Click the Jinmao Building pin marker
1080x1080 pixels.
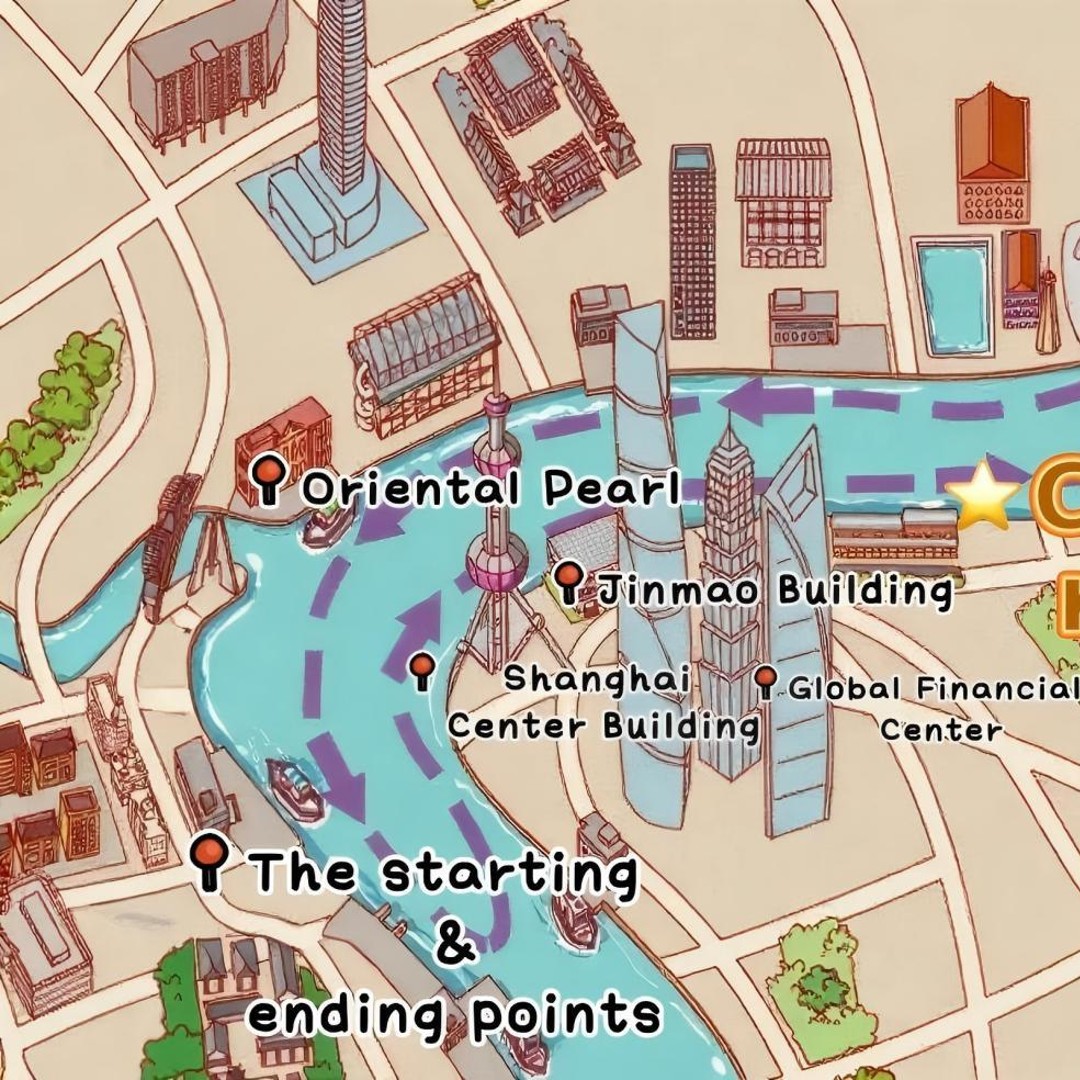(x=569, y=580)
